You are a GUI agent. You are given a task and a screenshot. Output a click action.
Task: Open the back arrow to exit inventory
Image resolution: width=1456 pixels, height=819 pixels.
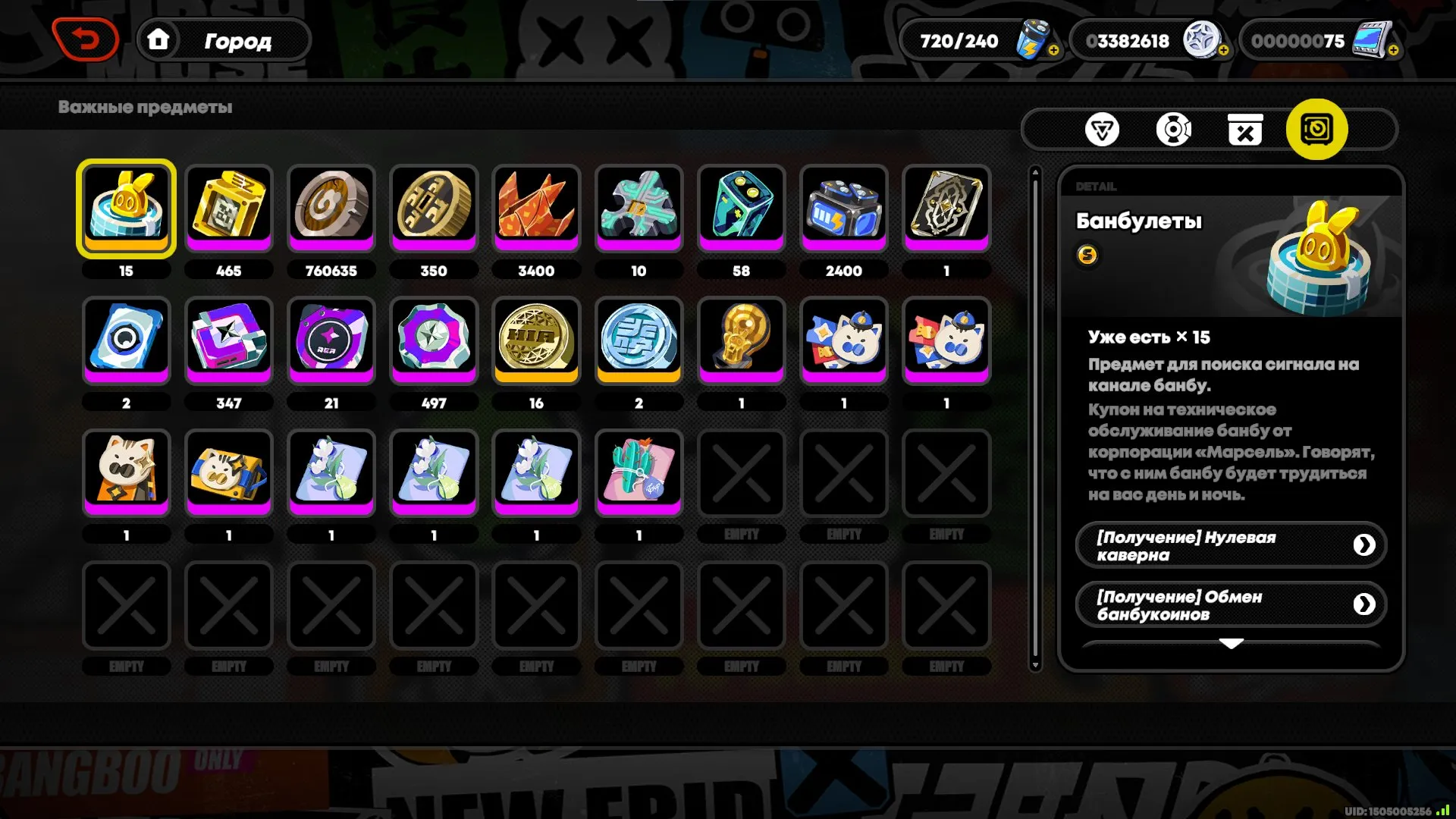(85, 39)
